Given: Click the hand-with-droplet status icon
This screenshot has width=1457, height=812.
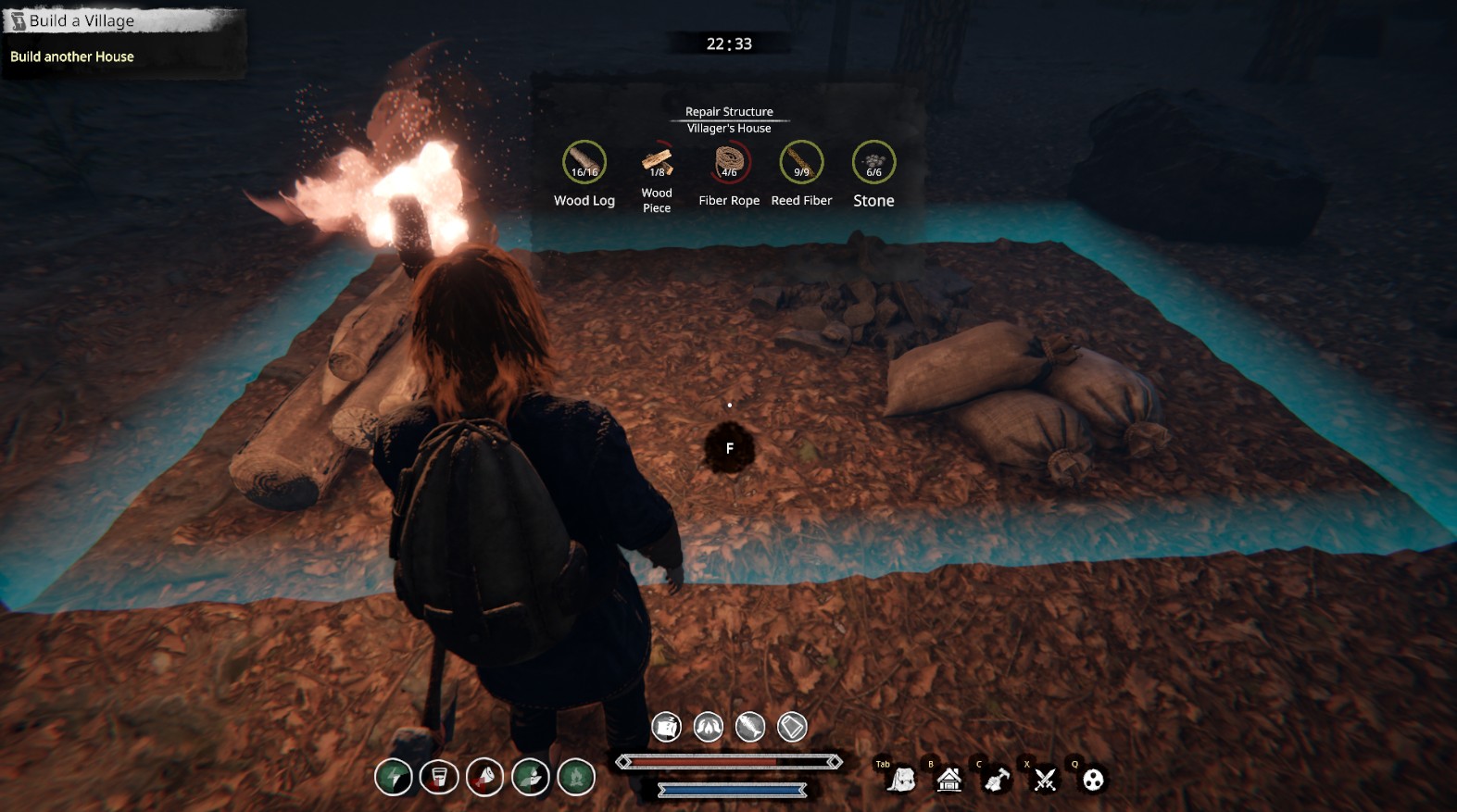Looking at the screenshot, I should [x=531, y=777].
